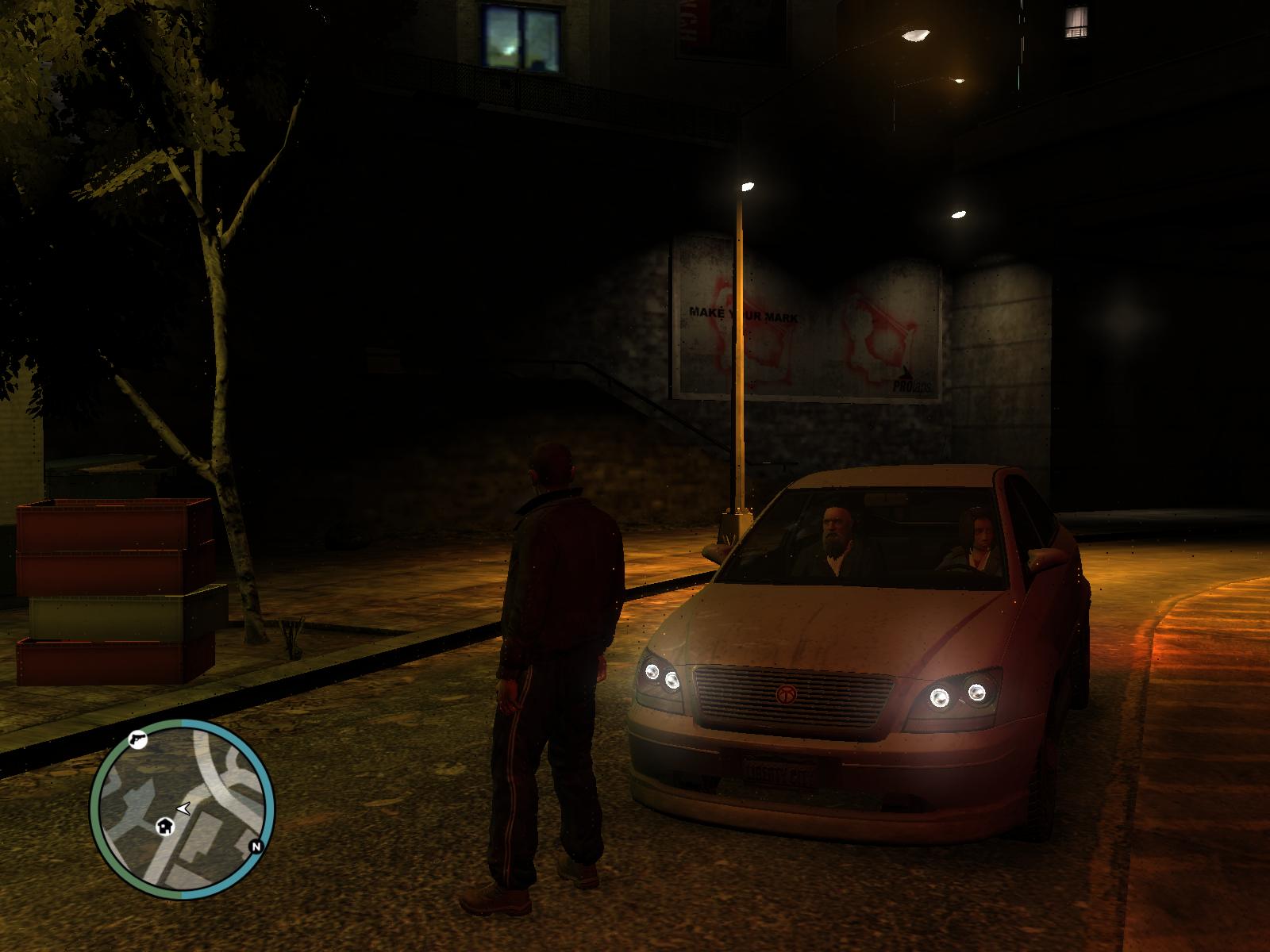Viewport: 1270px width, 952px height.
Task: Click the gun shop blip on the minimap
Action: 138,739
